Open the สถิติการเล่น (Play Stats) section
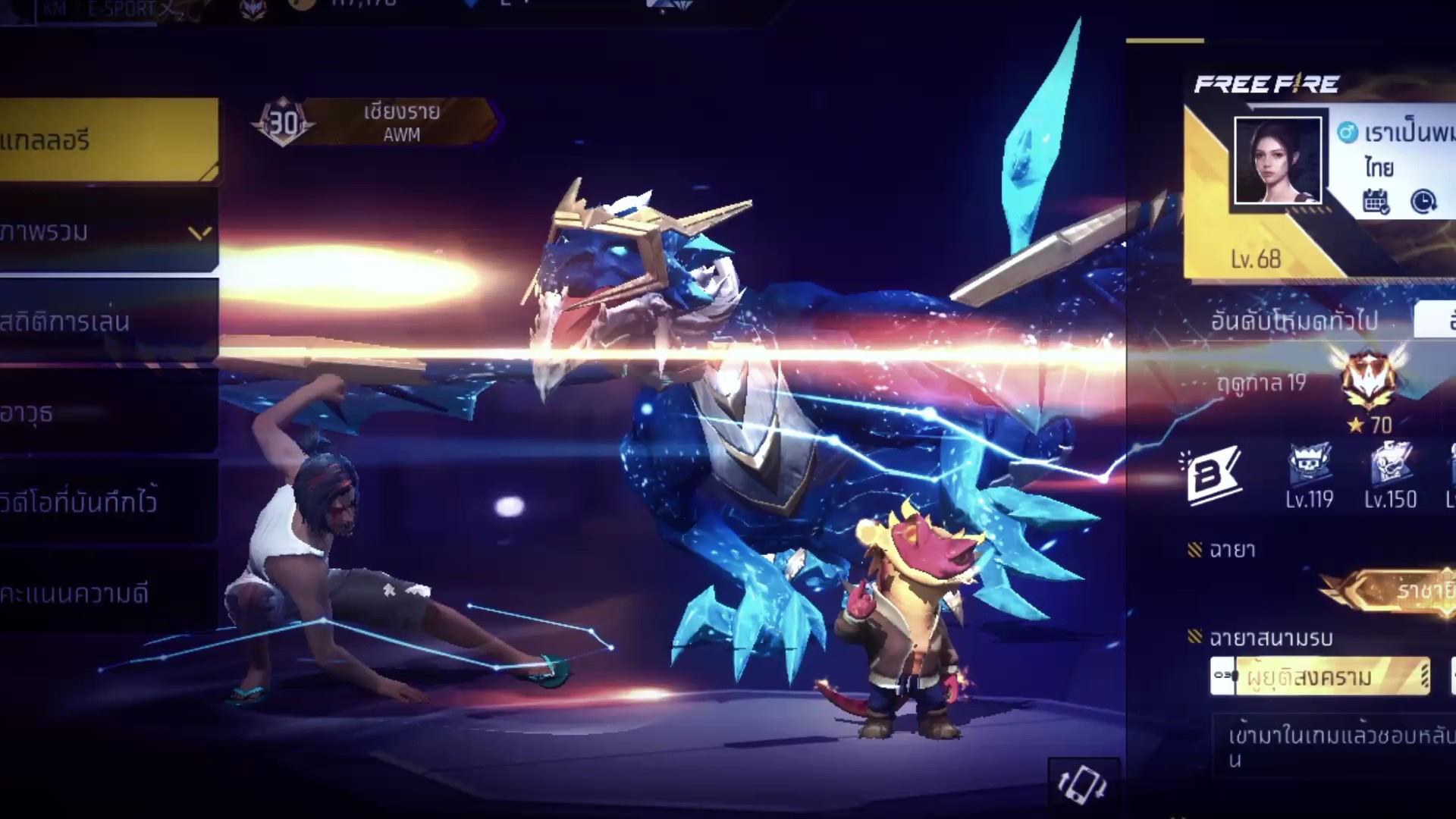The width and height of the screenshot is (1456, 819). (x=106, y=322)
